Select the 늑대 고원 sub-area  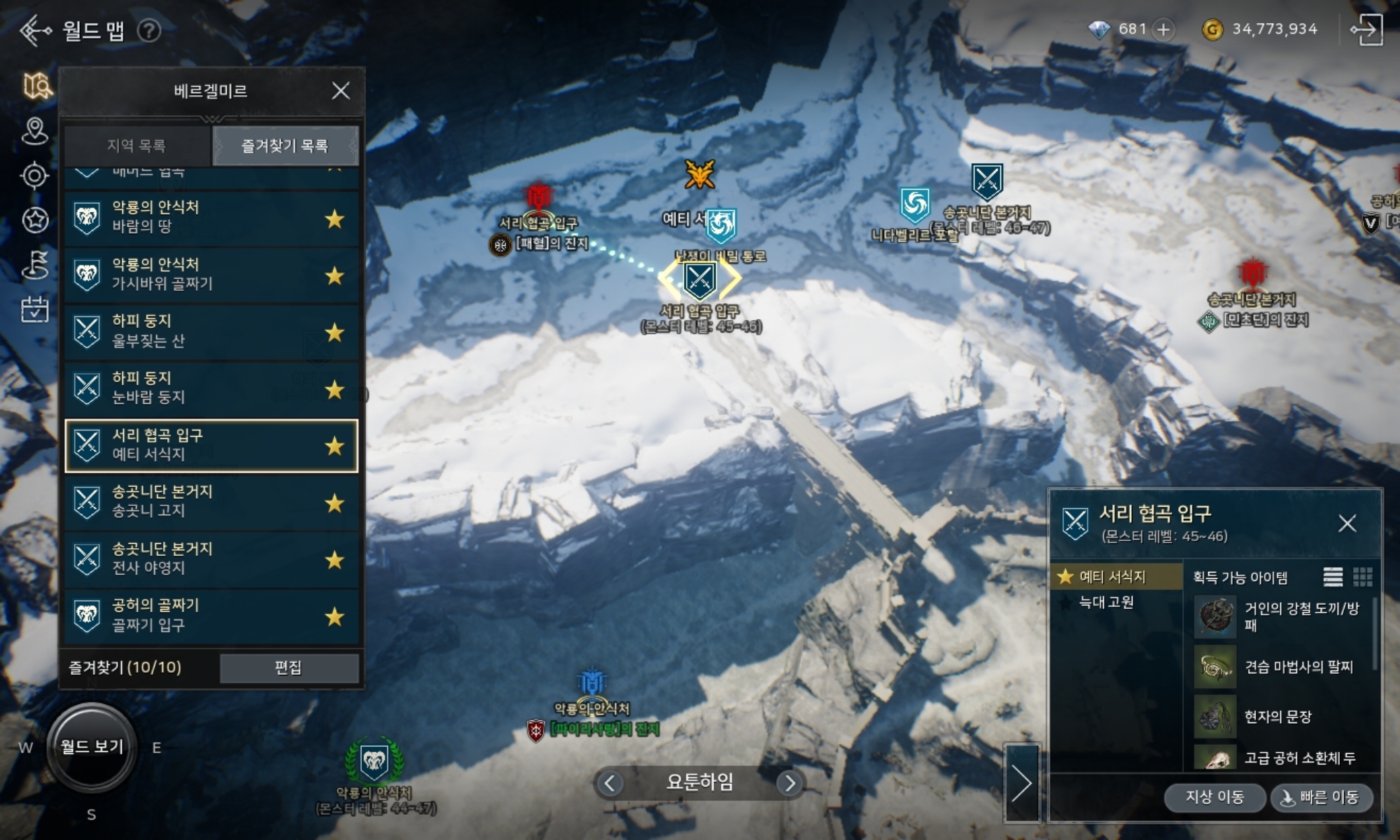(1107, 602)
